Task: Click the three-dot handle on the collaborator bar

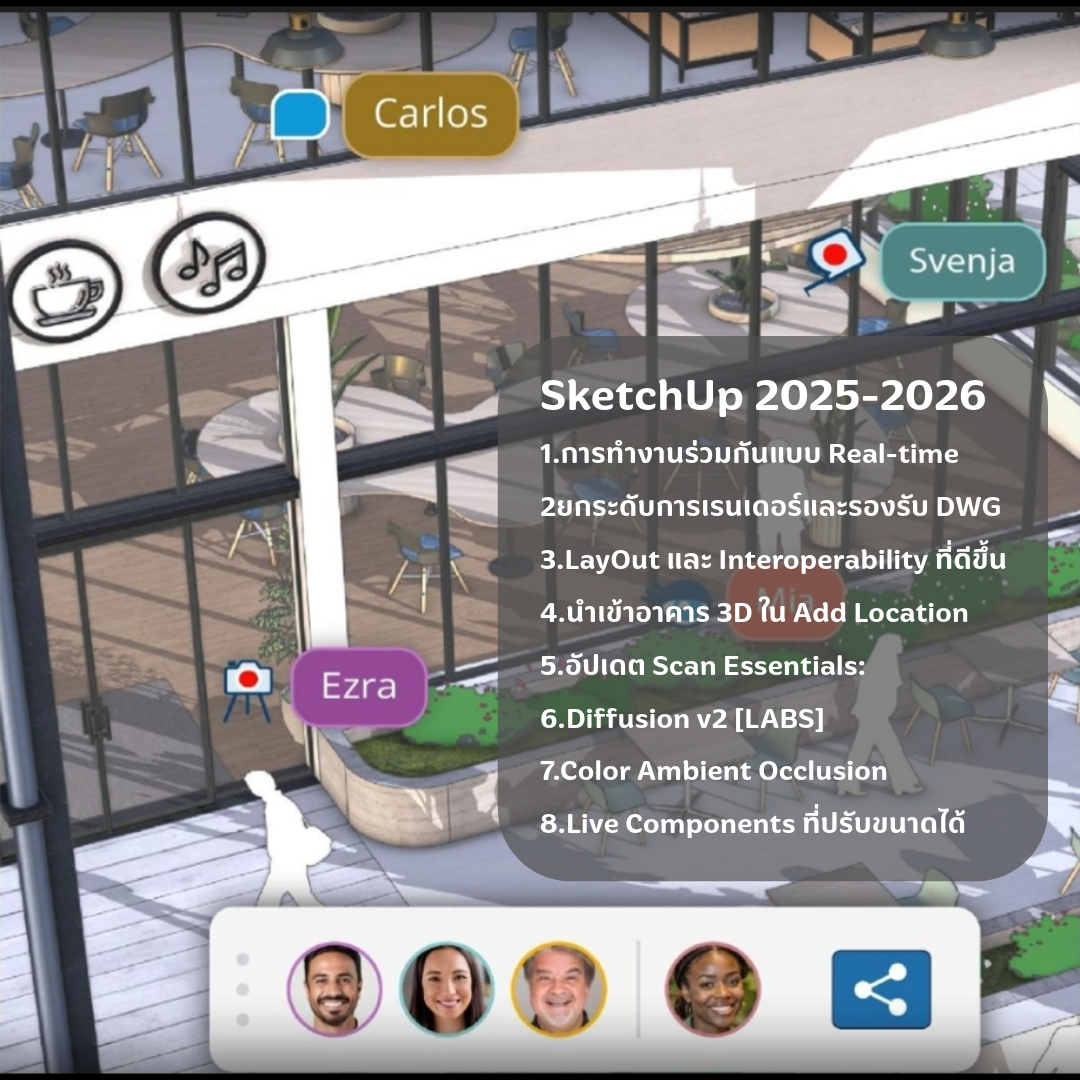Action: click(242, 989)
